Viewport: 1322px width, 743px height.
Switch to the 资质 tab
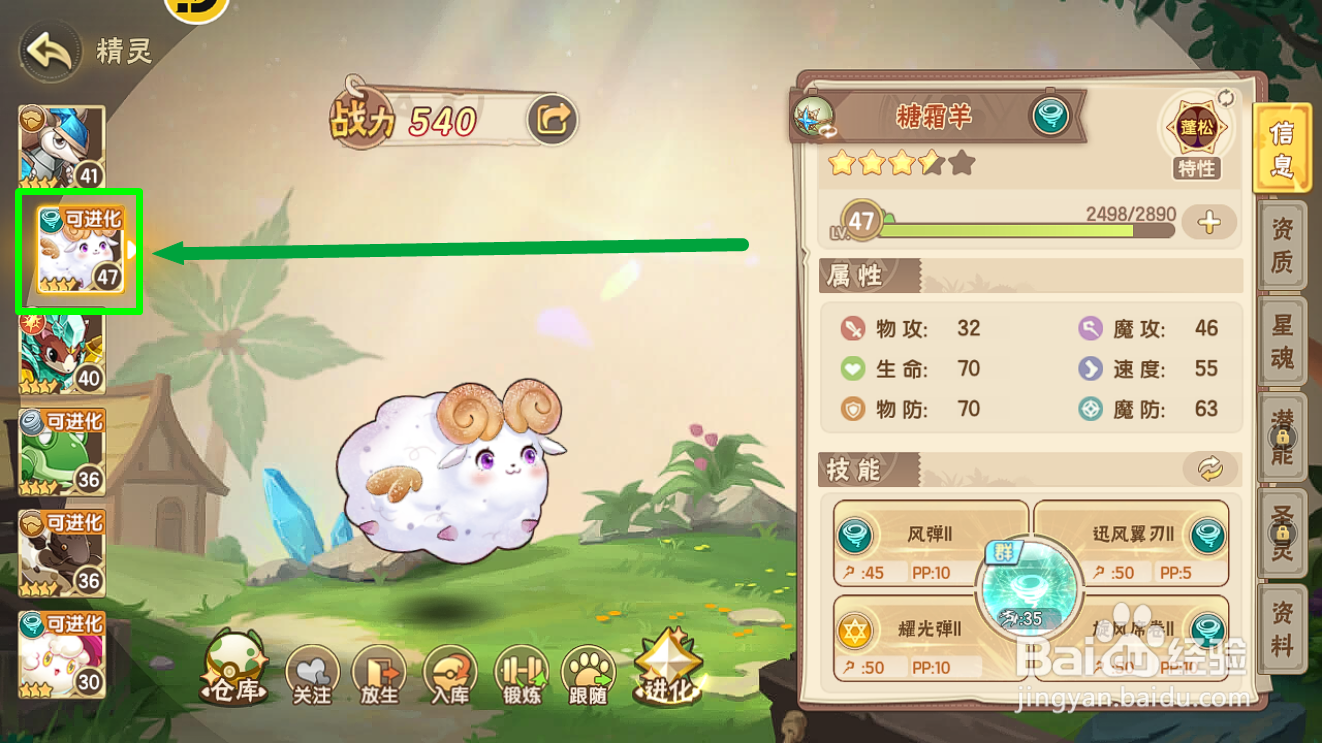[1285, 247]
